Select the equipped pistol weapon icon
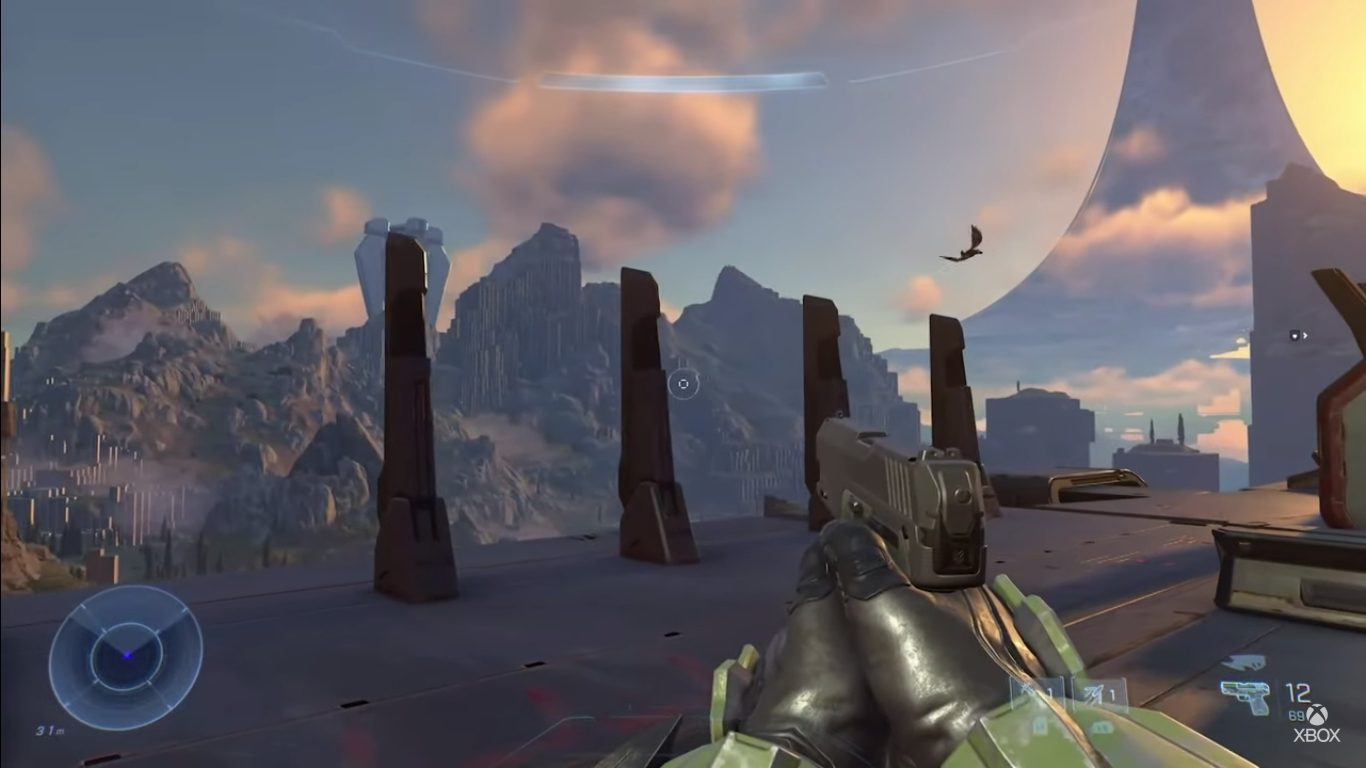The width and height of the screenshot is (1366, 768). 1245,696
